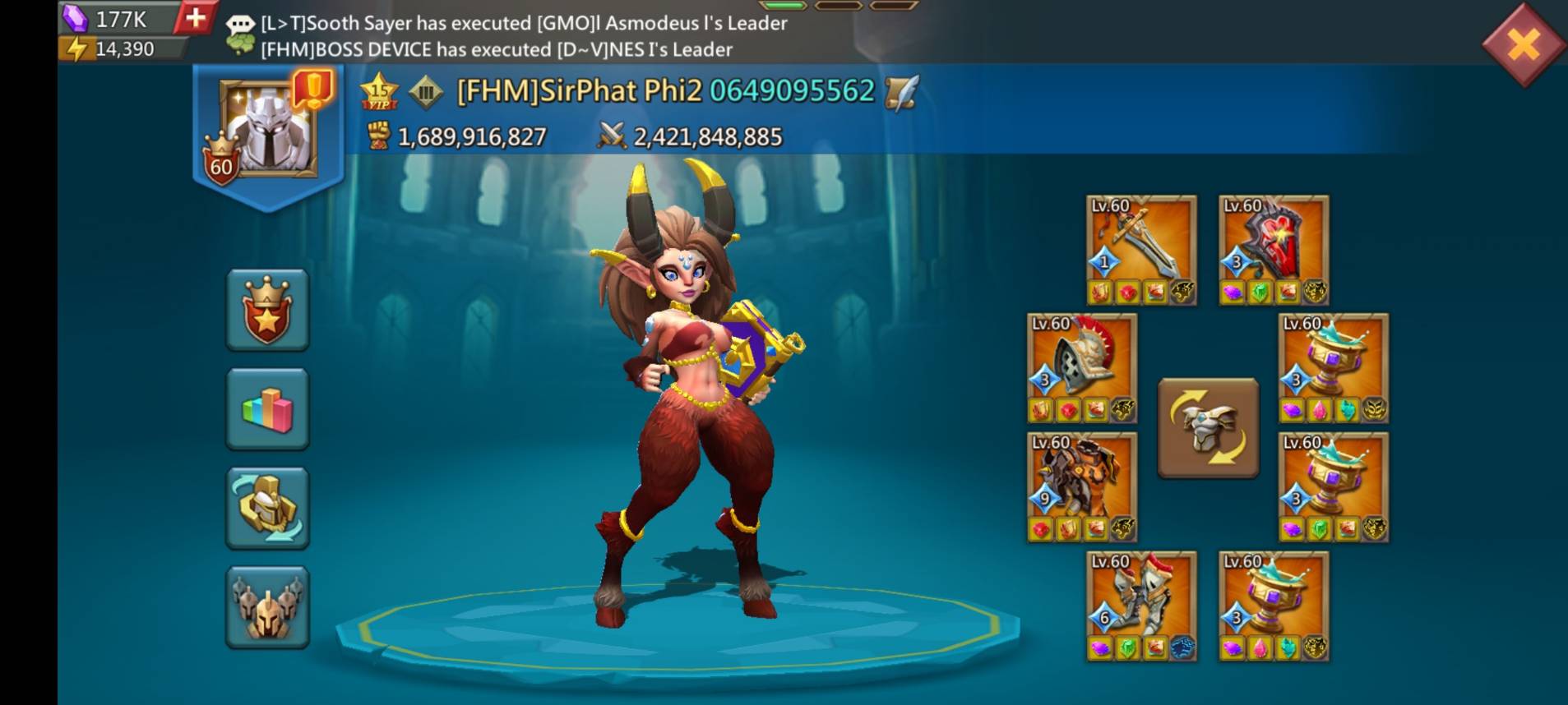
Task: Select the top-right Lv.60 red shield accessory
Action: [x=1273, y=247]
